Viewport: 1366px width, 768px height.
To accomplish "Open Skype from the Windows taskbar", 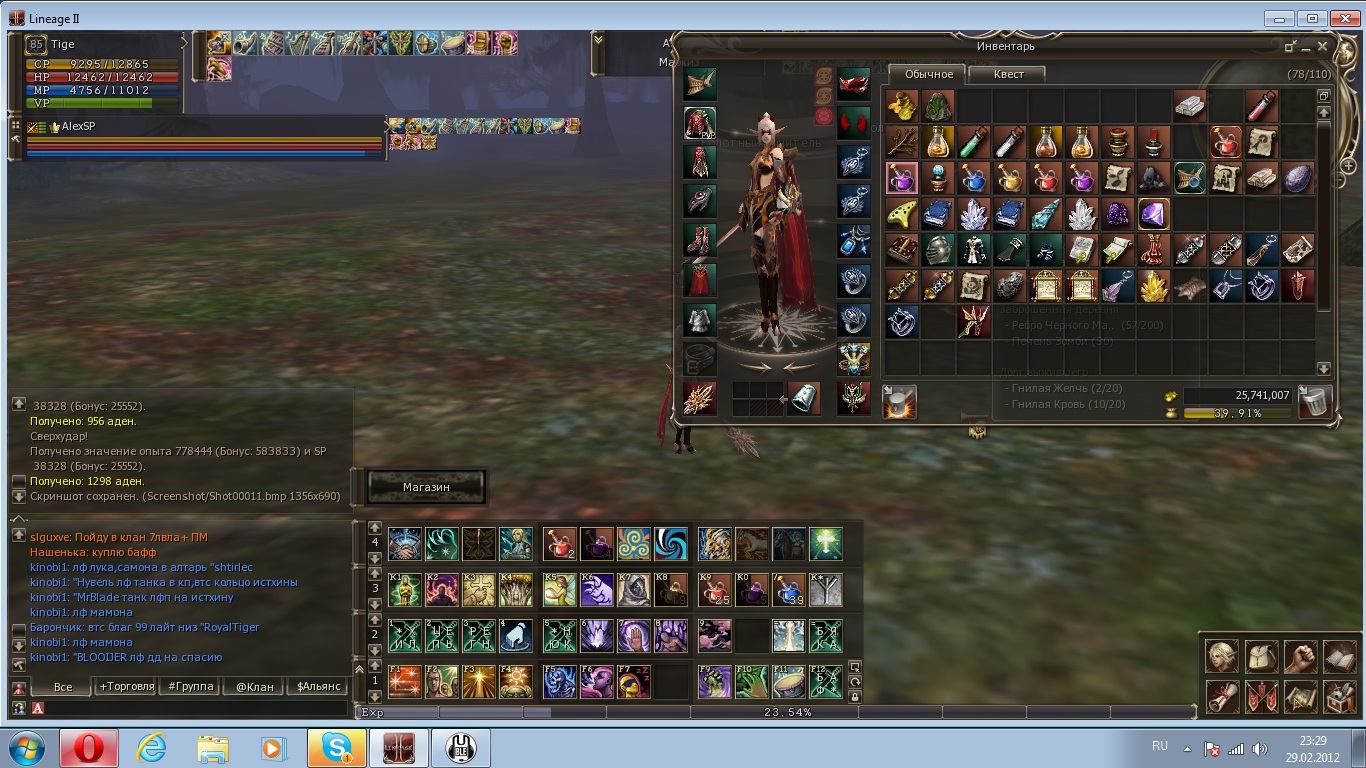I will tap(337, 748).
